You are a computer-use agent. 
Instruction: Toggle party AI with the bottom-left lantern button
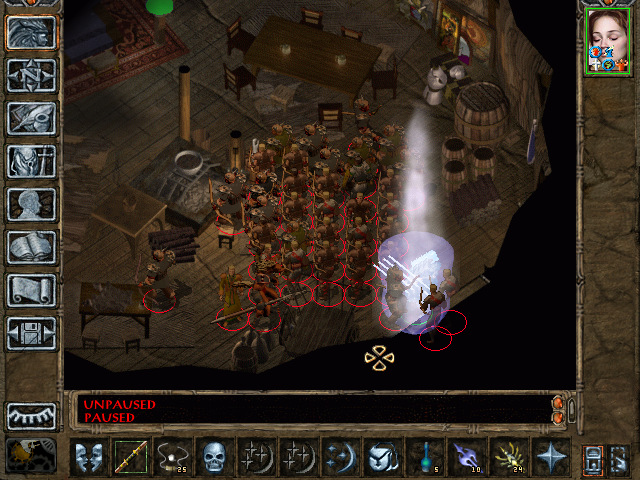[31, 456]
